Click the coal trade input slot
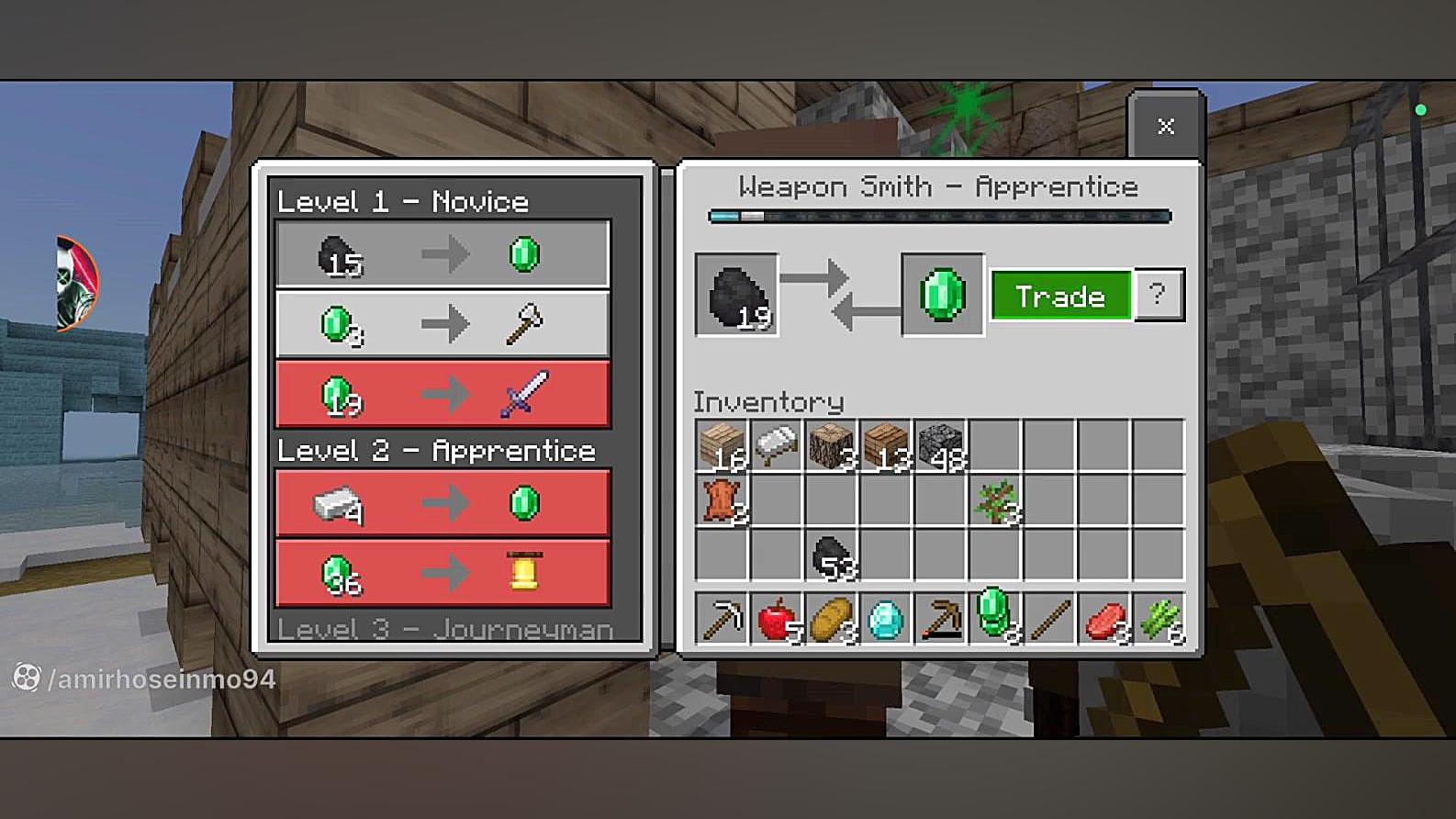 click(x=737, y=296)
